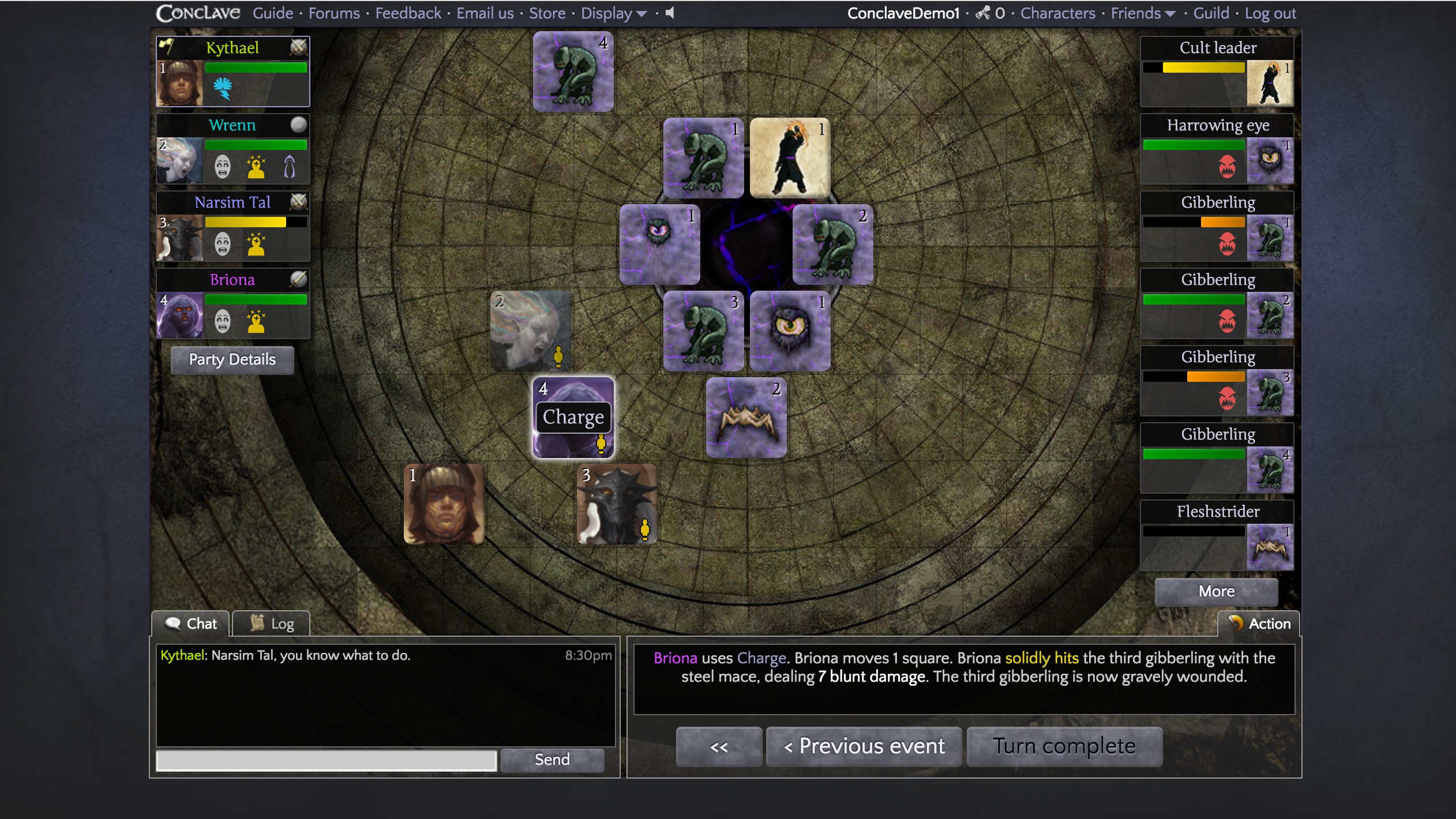Expand the Friends dropdown
The width and height of the screenshot is (1456, 819).
(1142, 13)
